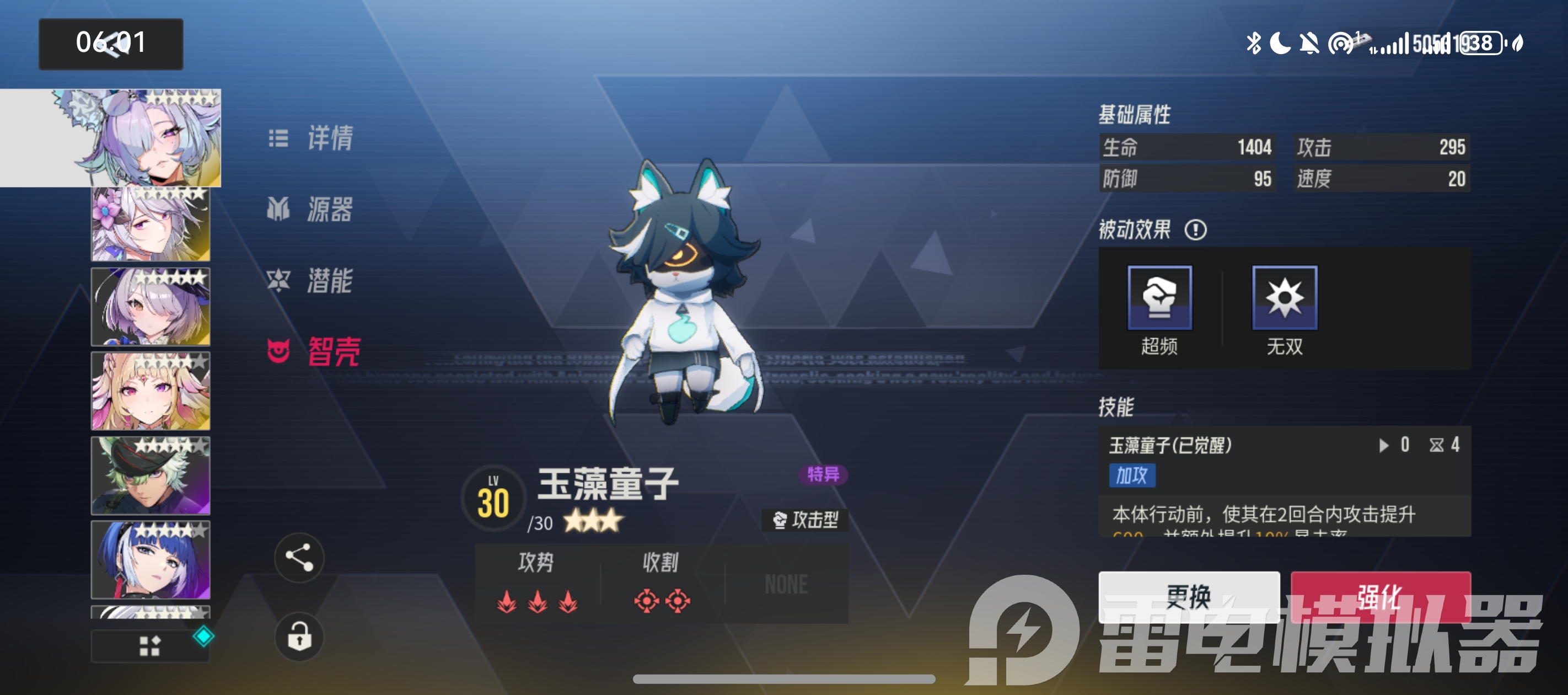The image size is (1568, 695).
Task: Tap the purple 特异 rarity tag
Action: [x=823, y=474]
